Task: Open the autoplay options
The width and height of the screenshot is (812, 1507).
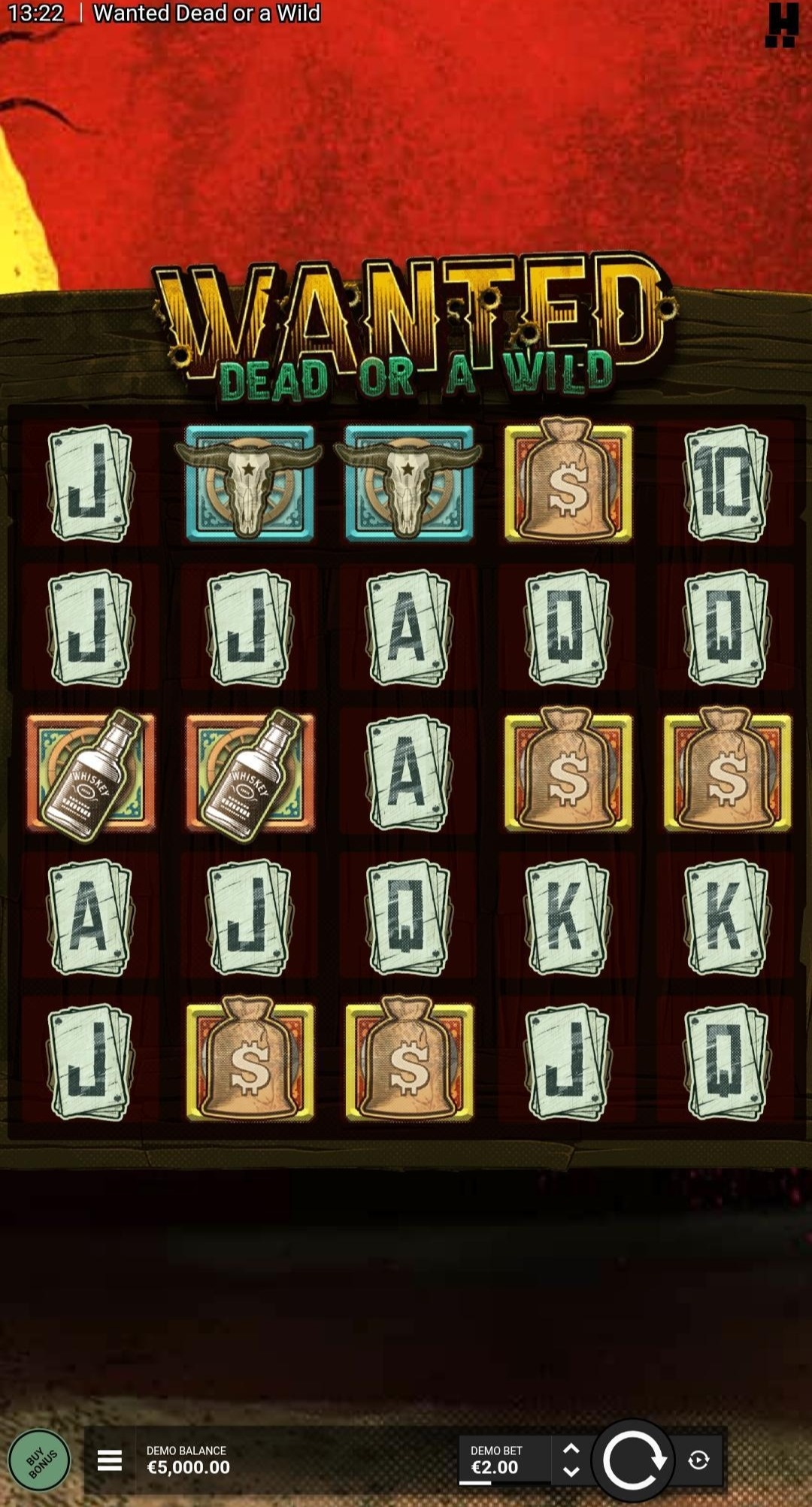Action: tap(698, 1460)
